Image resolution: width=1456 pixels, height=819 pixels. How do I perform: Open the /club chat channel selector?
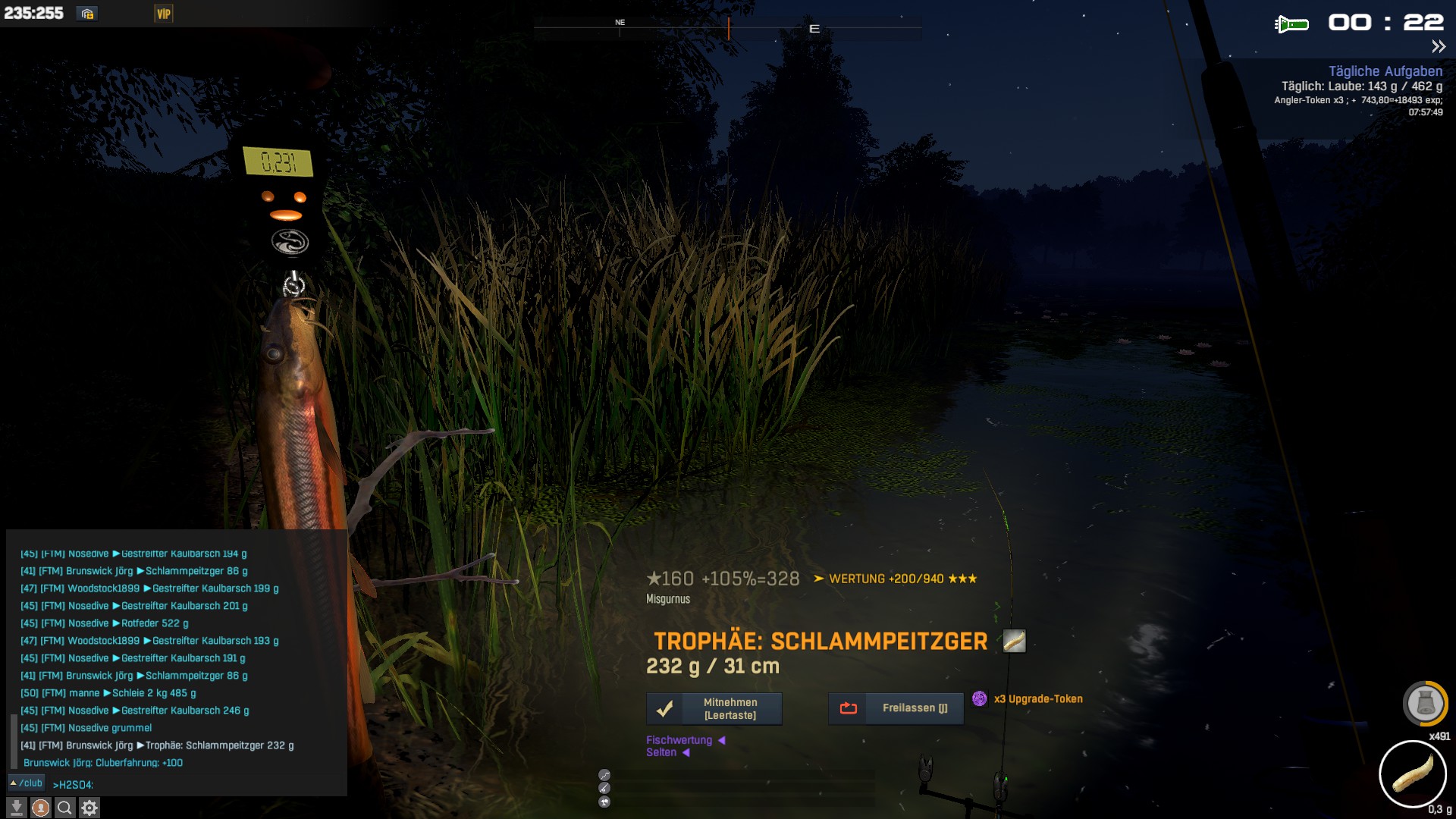(x=27, y=783)
